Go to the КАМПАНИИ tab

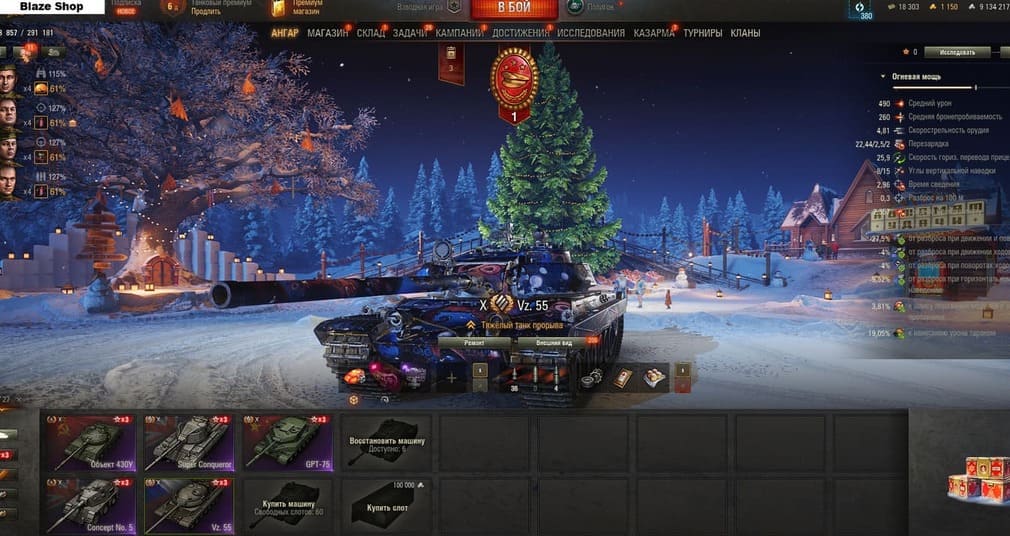point(459,33)
